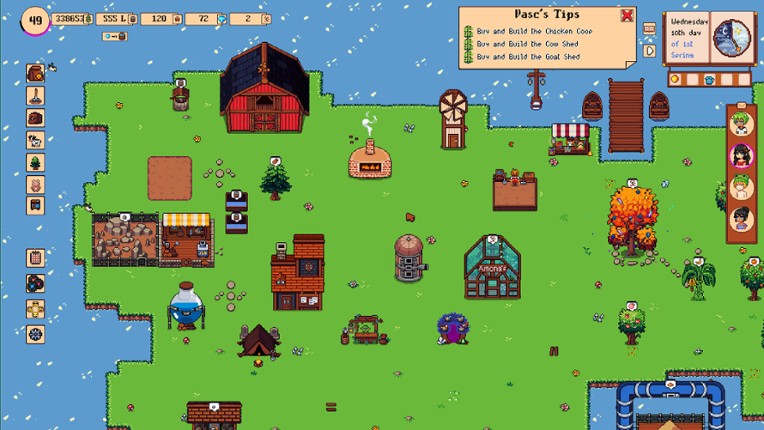Select the pink-ringed dark-haired villager portrait
This screenshot has height=430, width=764.
pos(741,154)
